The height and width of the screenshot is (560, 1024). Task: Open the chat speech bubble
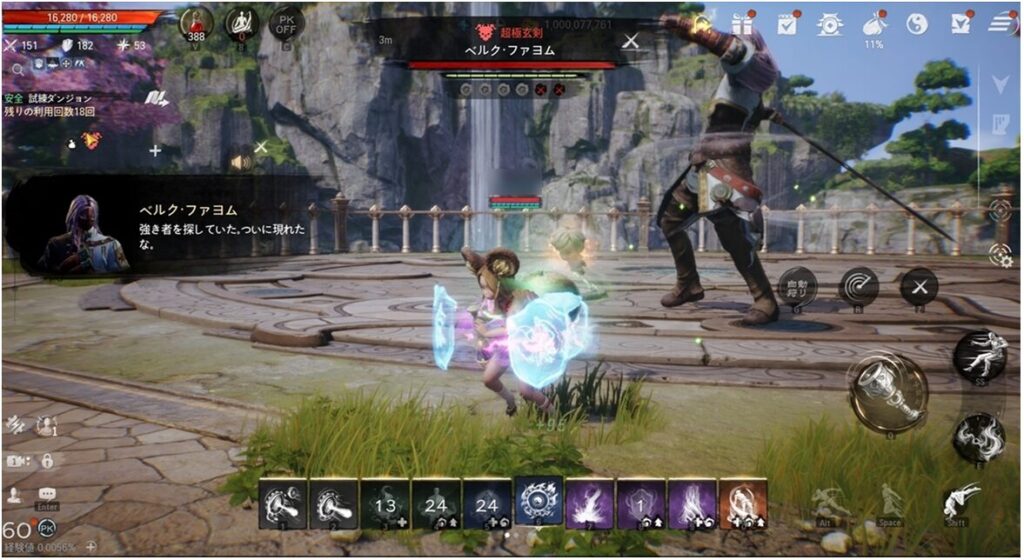[47, 494]
